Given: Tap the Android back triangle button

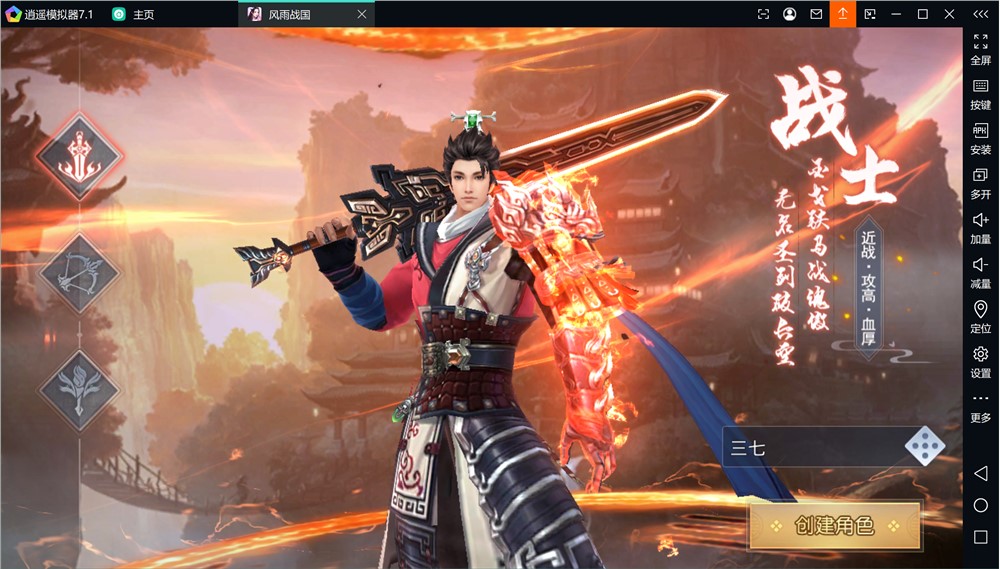Looking at the screenshot, I should 981,473.
